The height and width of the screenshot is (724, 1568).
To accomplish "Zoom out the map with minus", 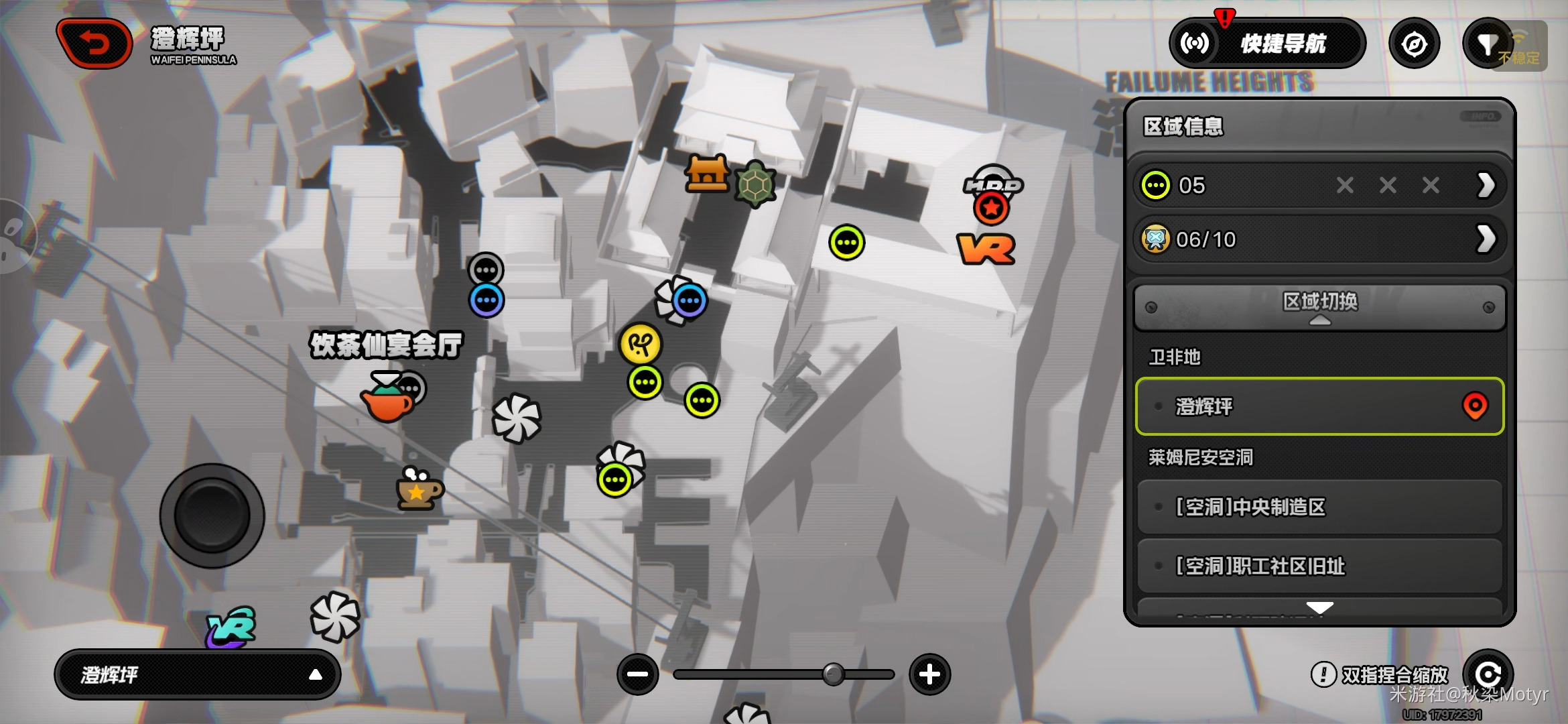I will 637,674.
